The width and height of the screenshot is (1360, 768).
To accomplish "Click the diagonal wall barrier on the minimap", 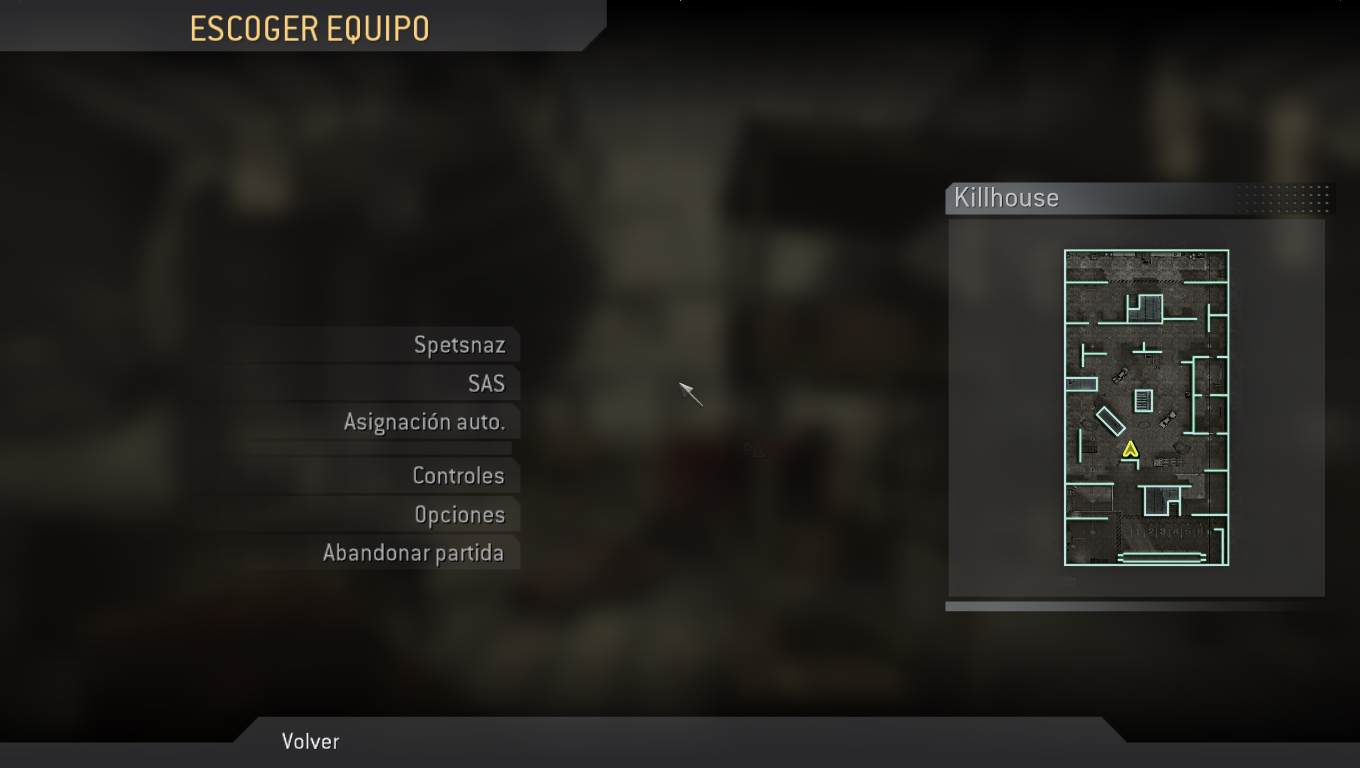I will pyautogui.click(x=1110, y=421).
